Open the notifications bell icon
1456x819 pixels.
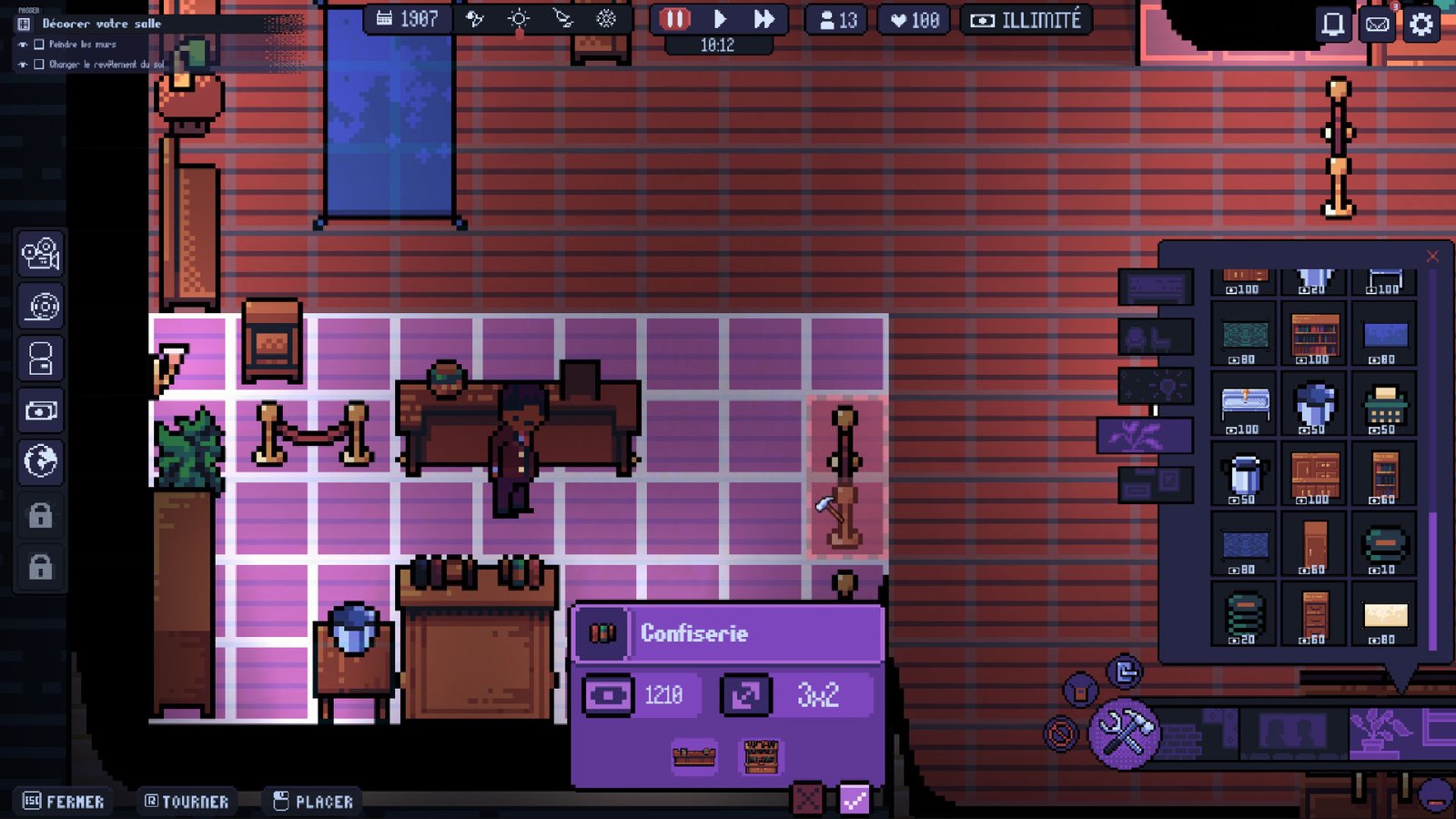(1332, 25)
